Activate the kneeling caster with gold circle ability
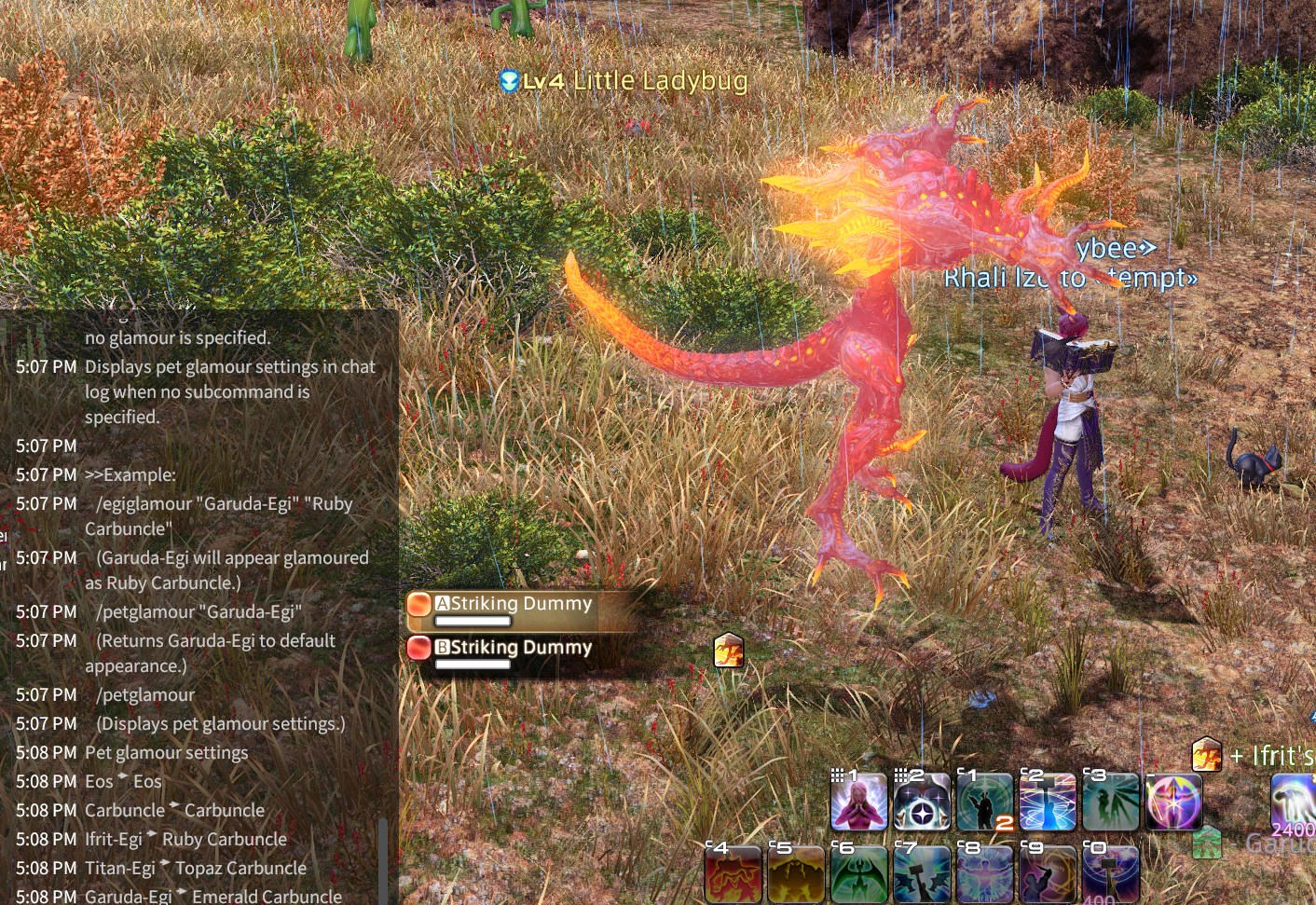 1048,875
